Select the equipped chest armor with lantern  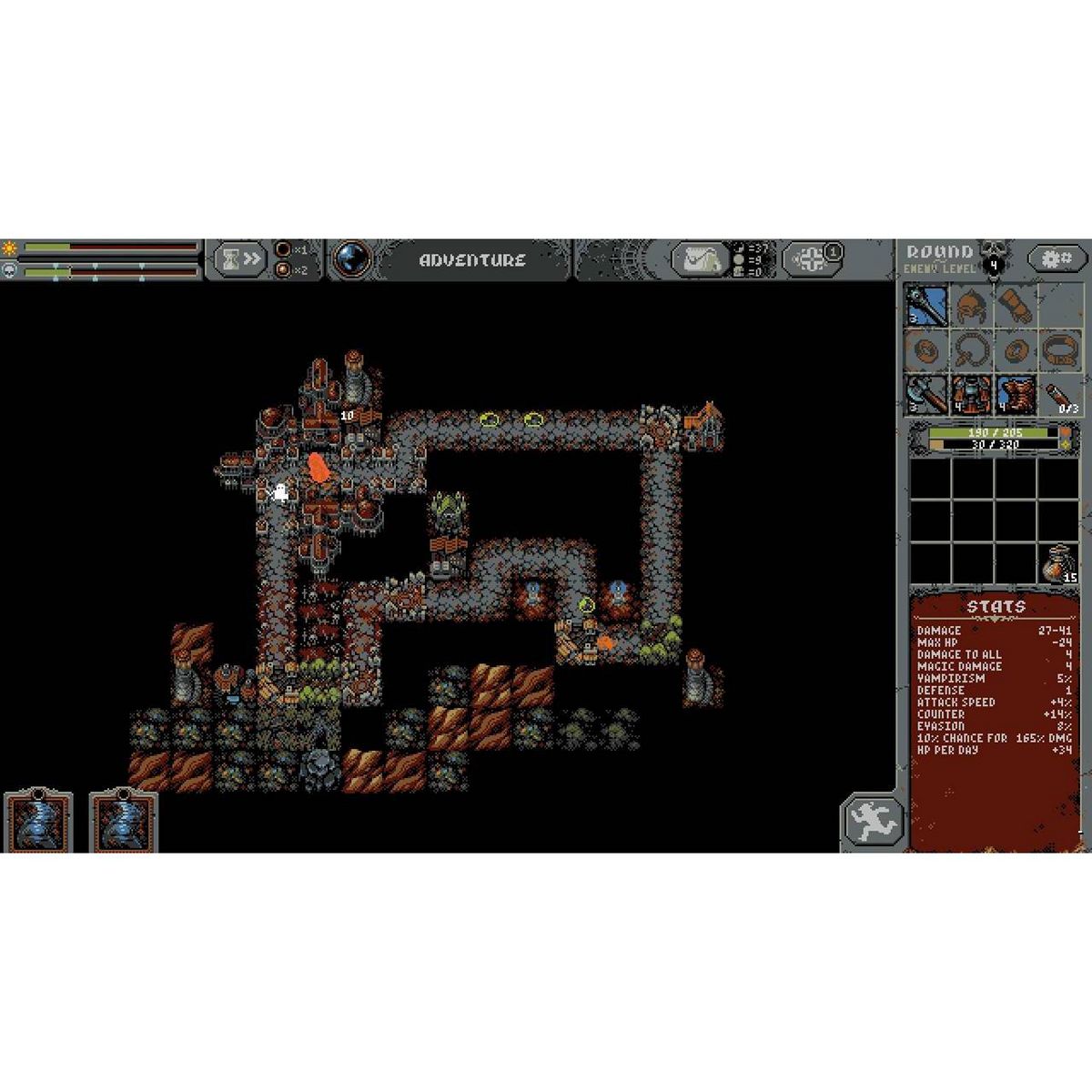pos(972,395)
